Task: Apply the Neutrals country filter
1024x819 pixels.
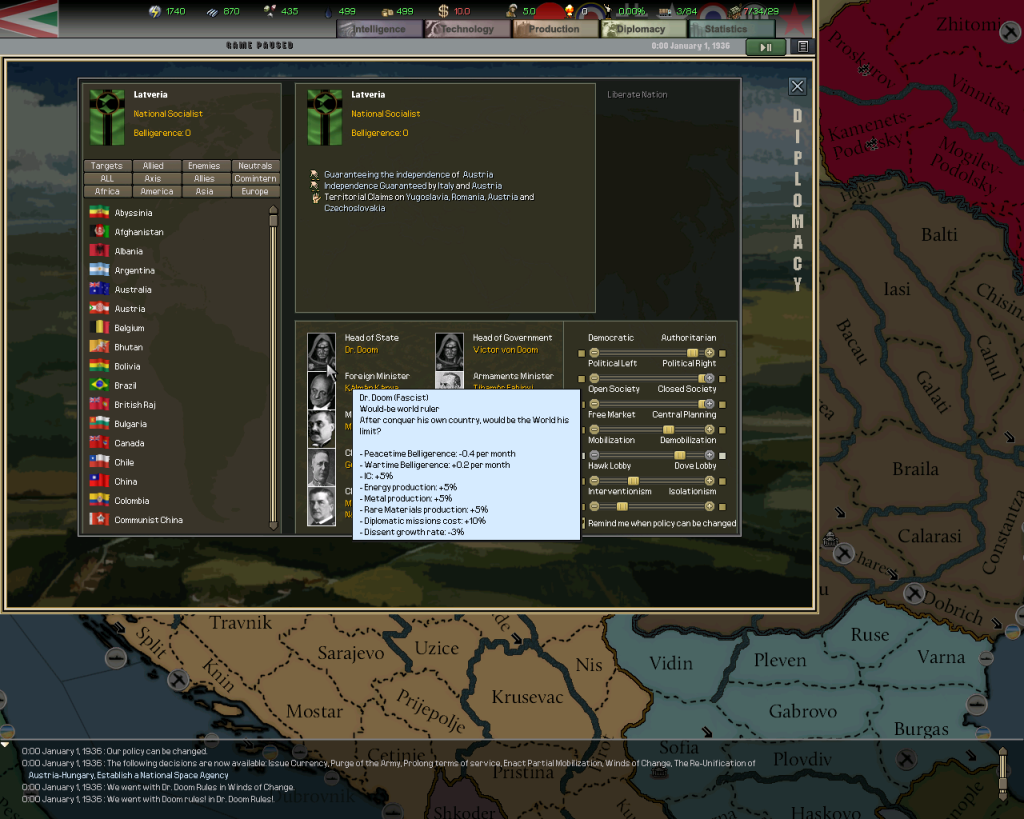Action: (x=255, y=166)
